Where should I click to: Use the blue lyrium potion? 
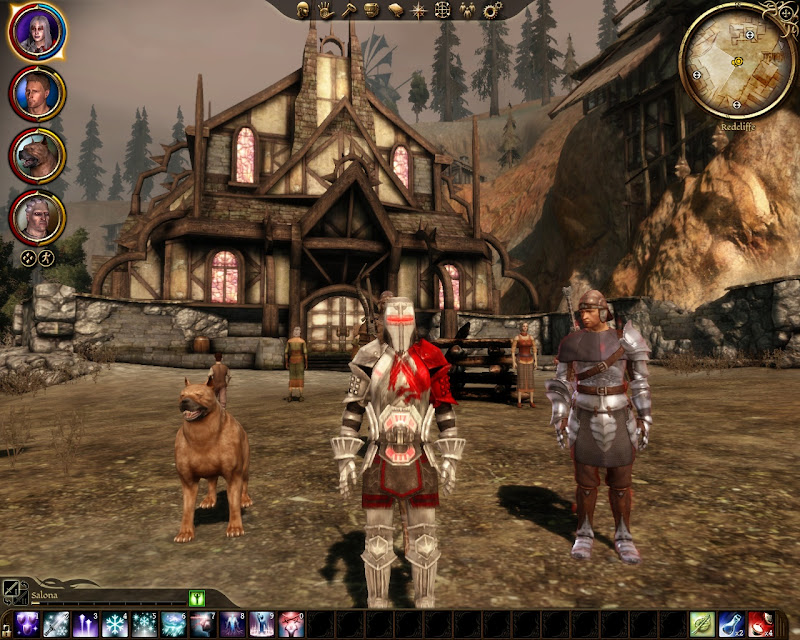coord(731,625)
